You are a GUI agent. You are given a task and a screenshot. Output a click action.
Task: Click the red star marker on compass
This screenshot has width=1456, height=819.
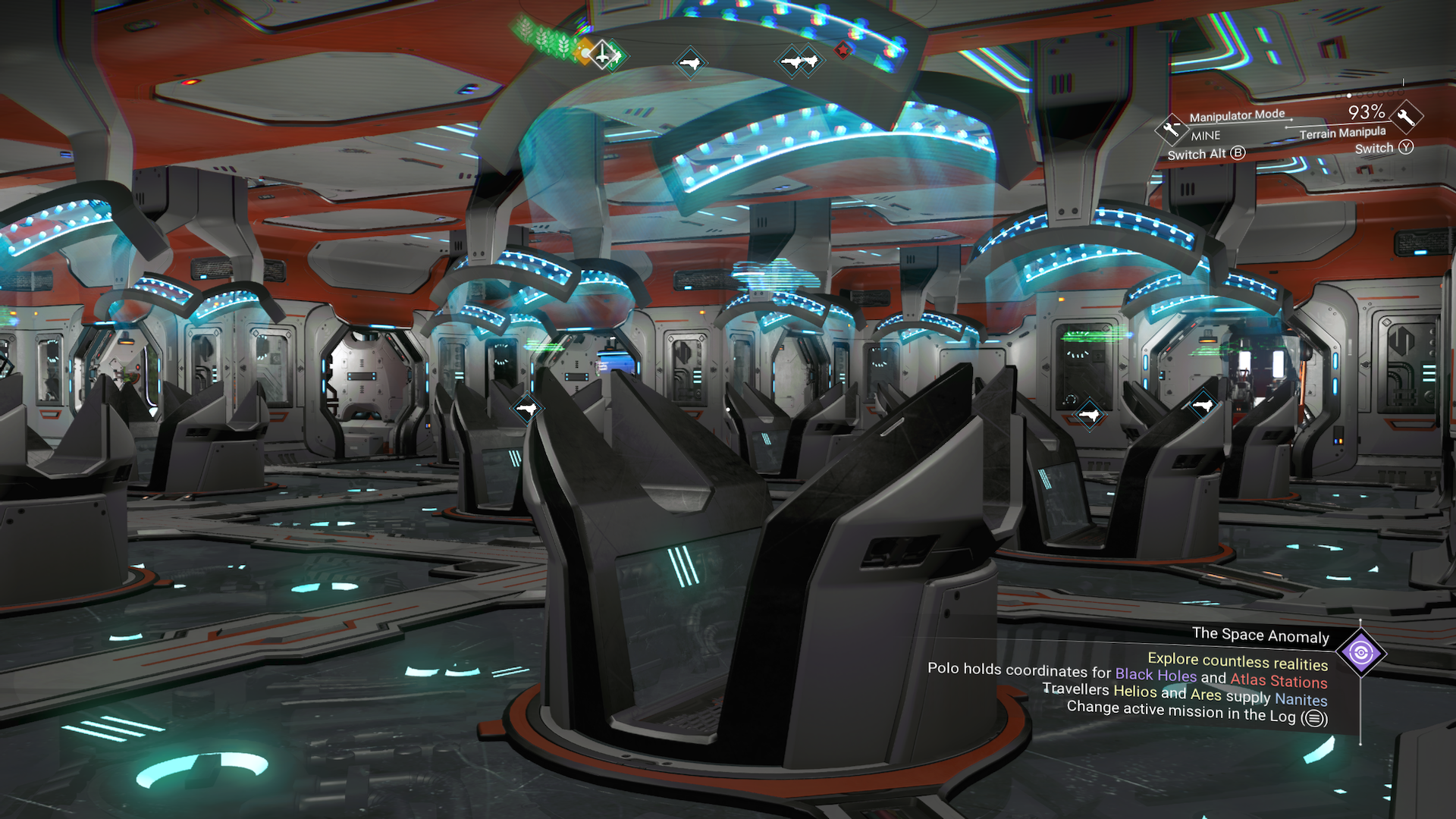click(x=842, y=51)
